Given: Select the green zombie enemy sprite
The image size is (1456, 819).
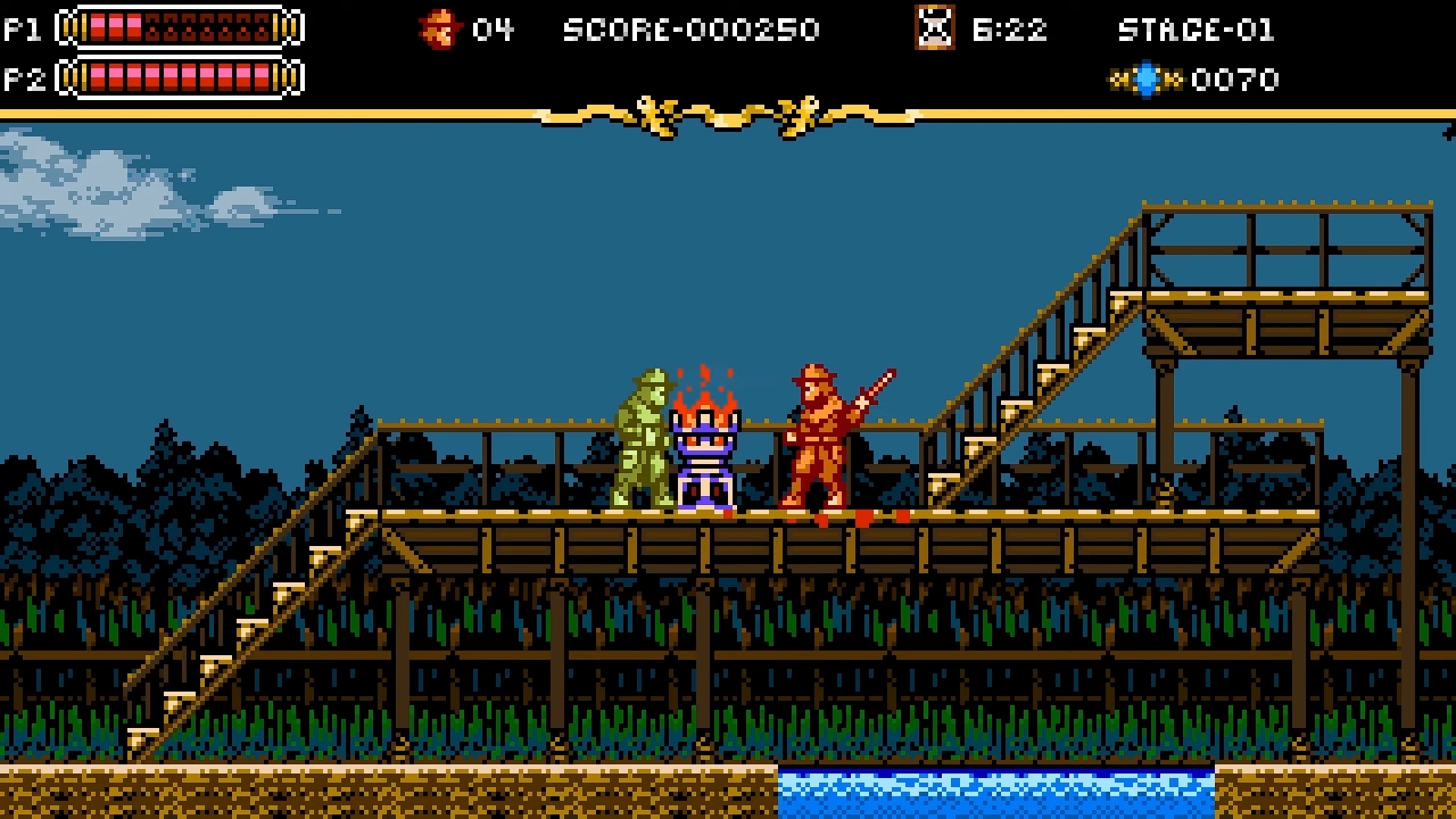Looking at the screenshot, I should point(641,440).
